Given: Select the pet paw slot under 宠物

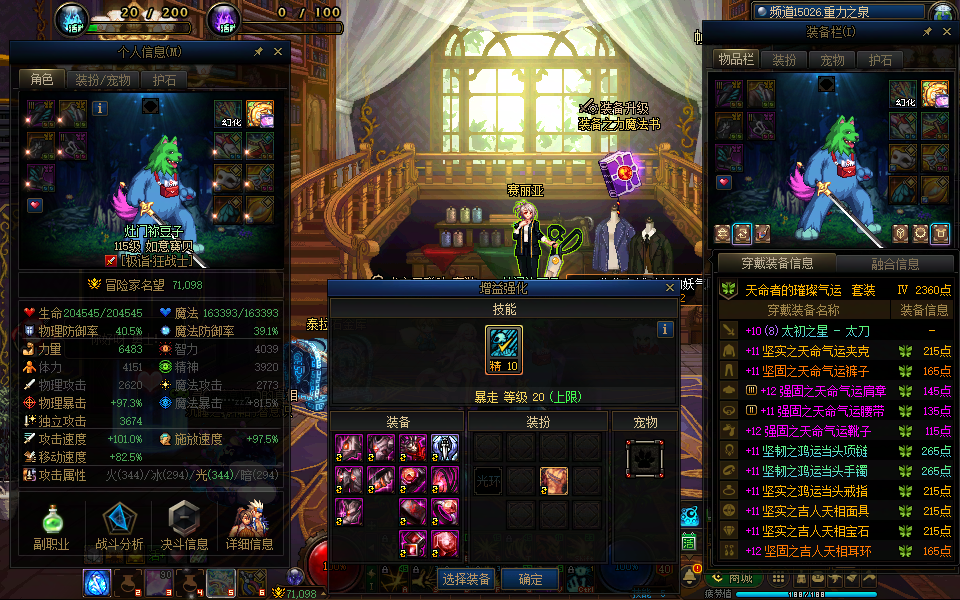Looking at the screenshot, I should point(644,457).
